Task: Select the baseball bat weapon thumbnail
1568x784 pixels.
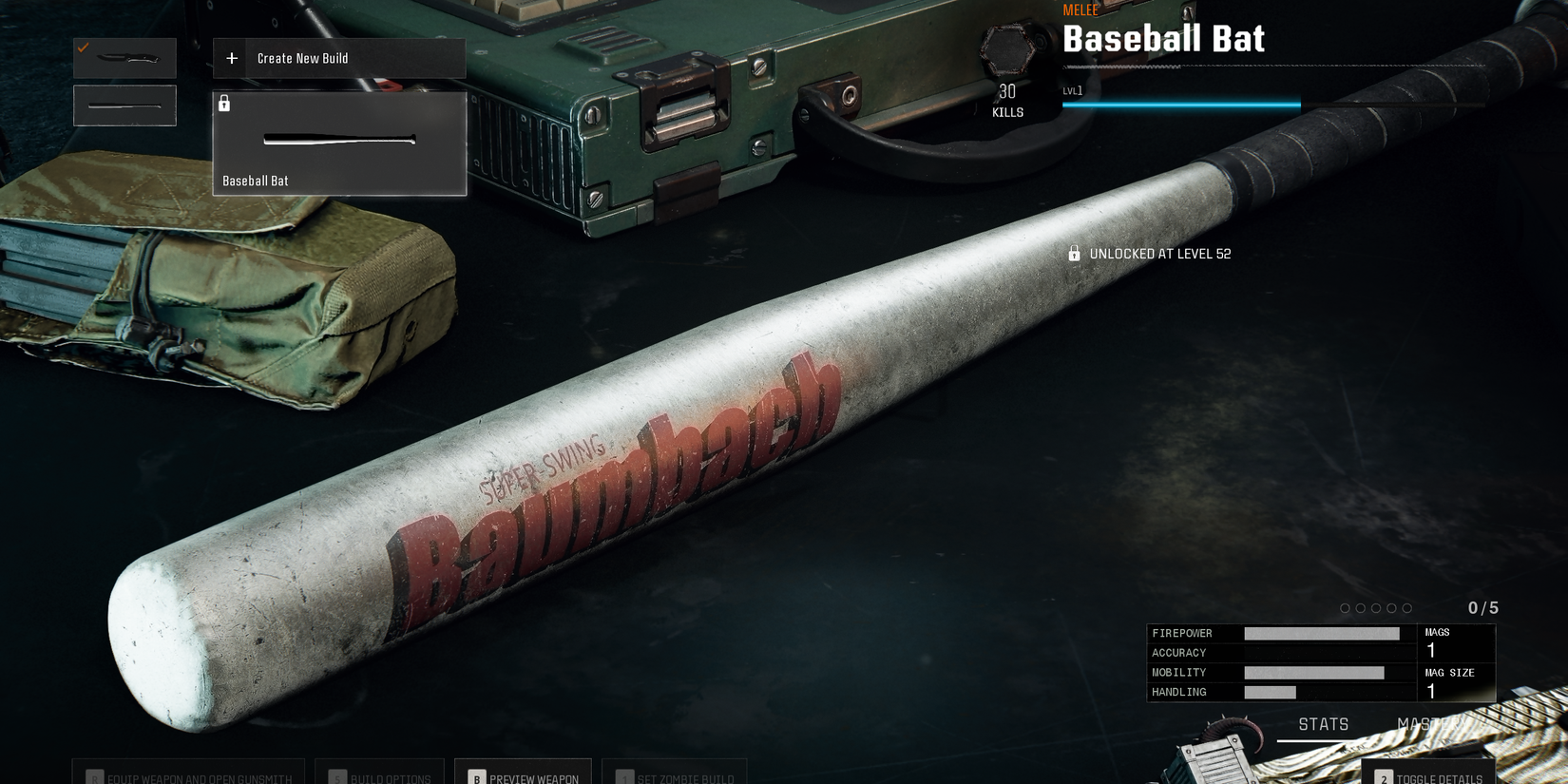Action: (x=124, y=105)
